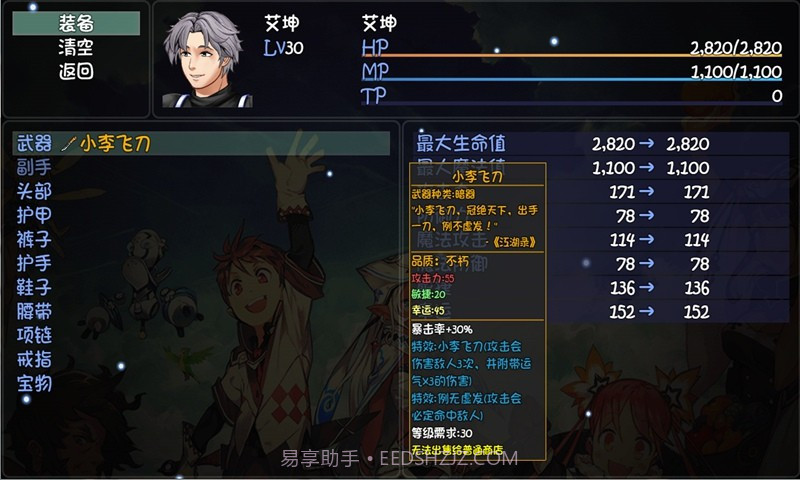800x480 pixels.
Task: Select the 鞋子 (shoes) slot
Action: (35, 287)
